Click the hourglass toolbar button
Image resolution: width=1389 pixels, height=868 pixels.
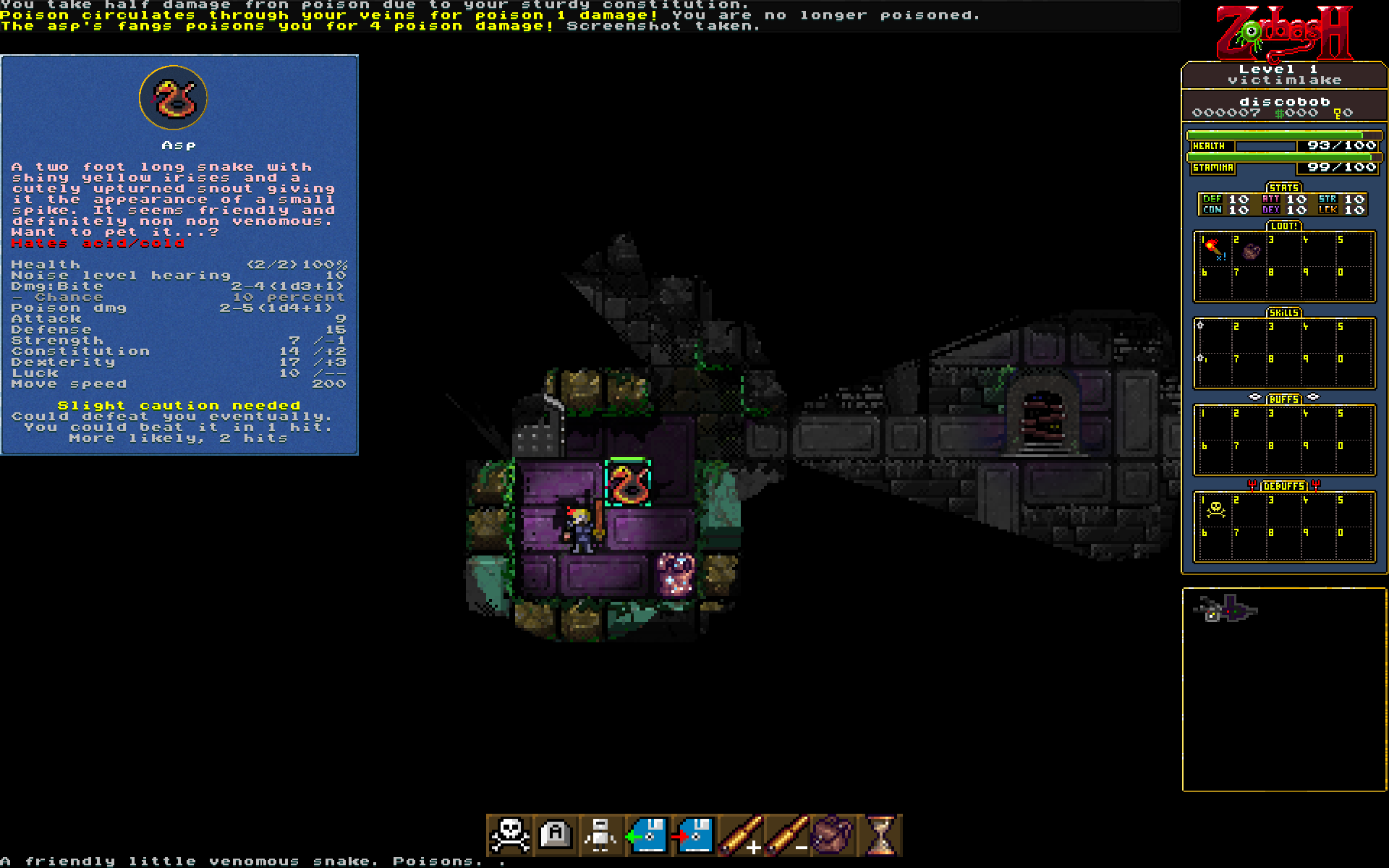[880, 835]
